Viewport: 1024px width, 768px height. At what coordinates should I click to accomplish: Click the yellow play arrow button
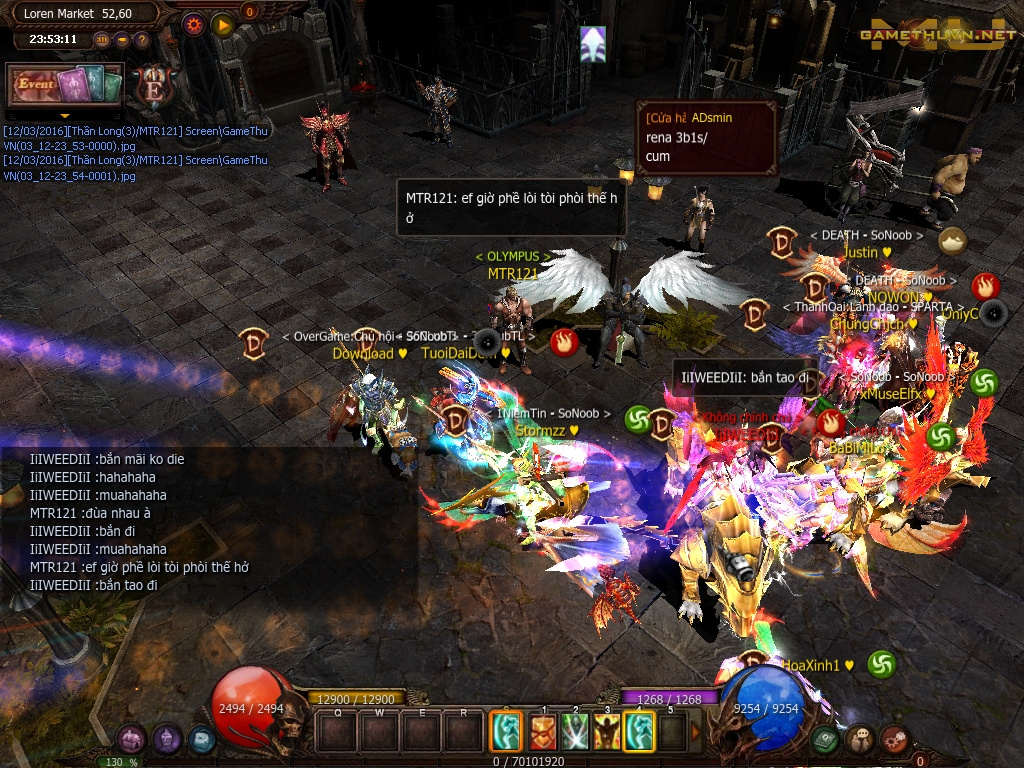222,24
